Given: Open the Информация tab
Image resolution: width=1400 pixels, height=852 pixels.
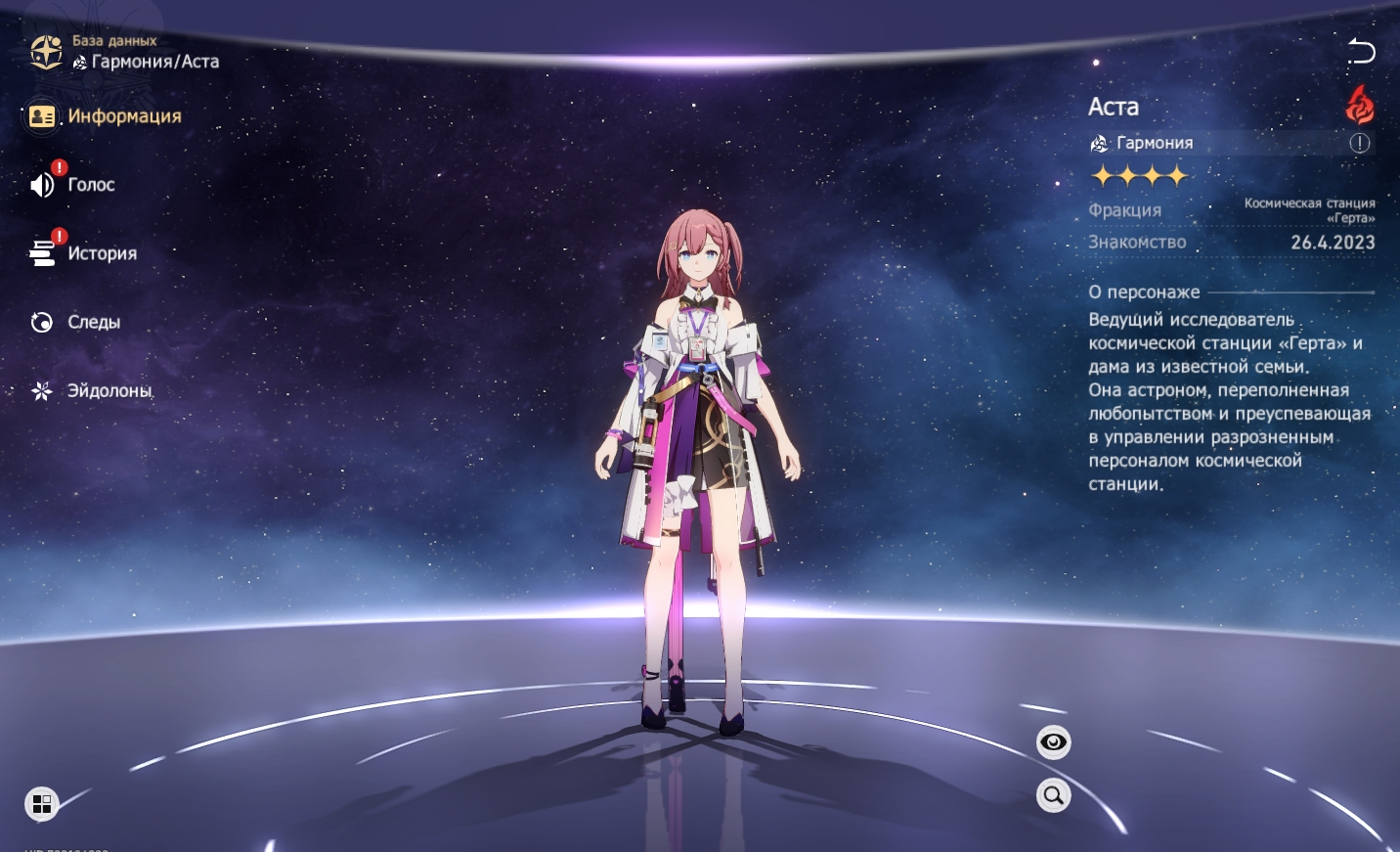Looking at the screenshot, I should coord(106,116).
